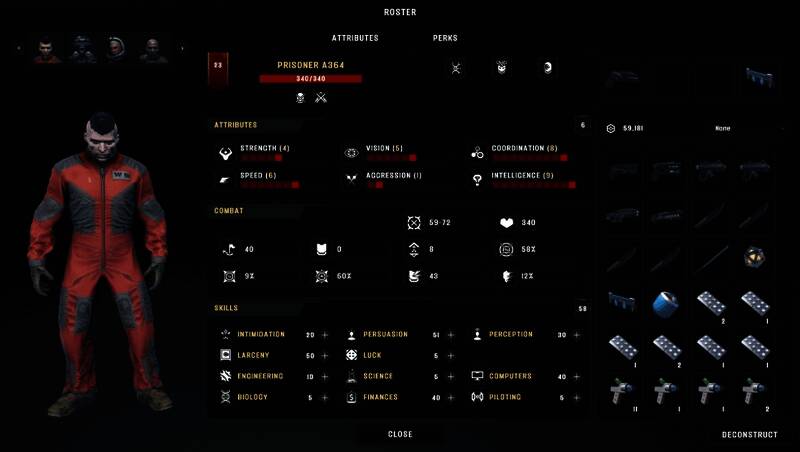Add a point to Larceny
800x452 pixels.
coord(325,355)
